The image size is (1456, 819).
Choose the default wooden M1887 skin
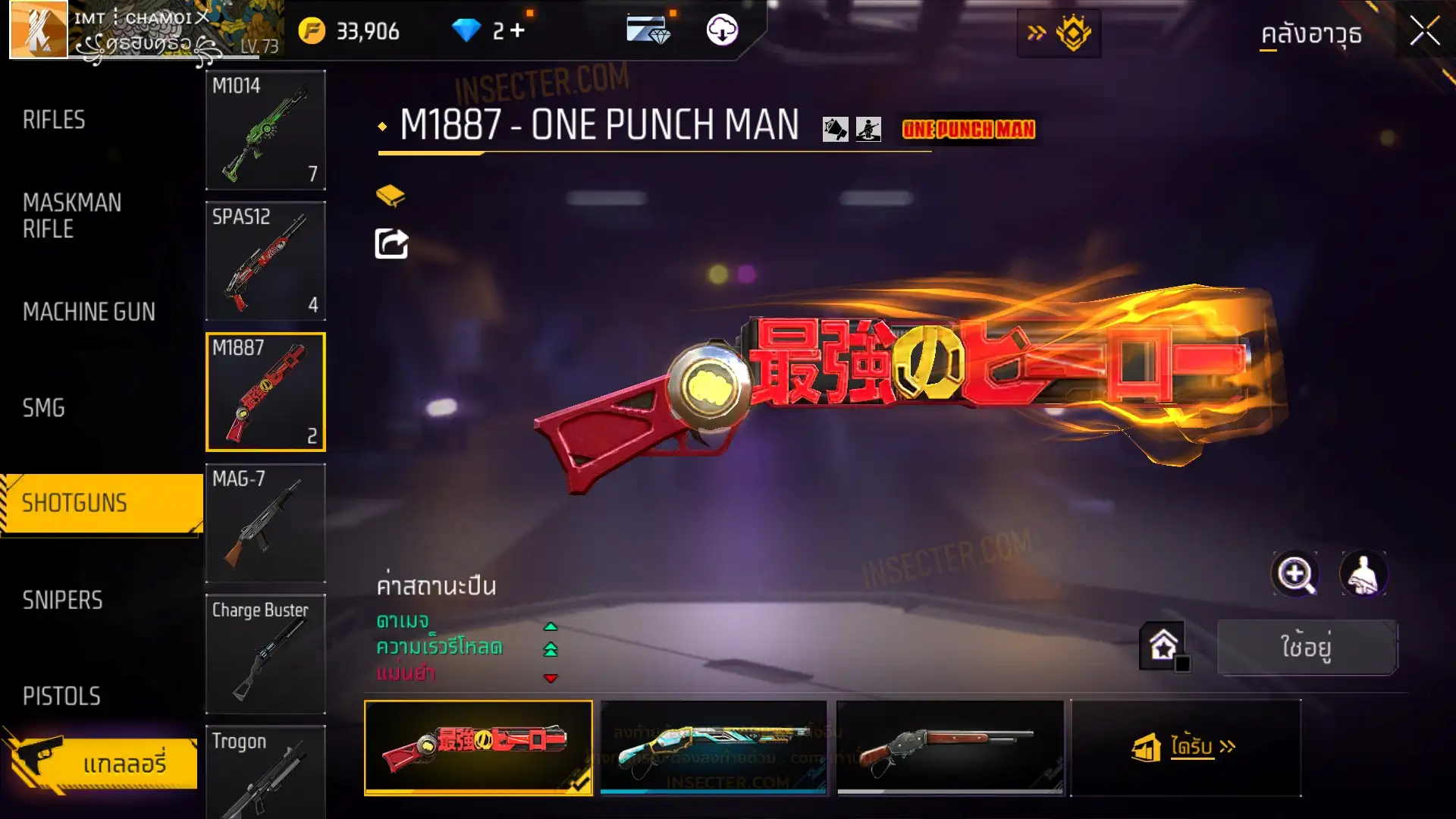coord(950,747)
